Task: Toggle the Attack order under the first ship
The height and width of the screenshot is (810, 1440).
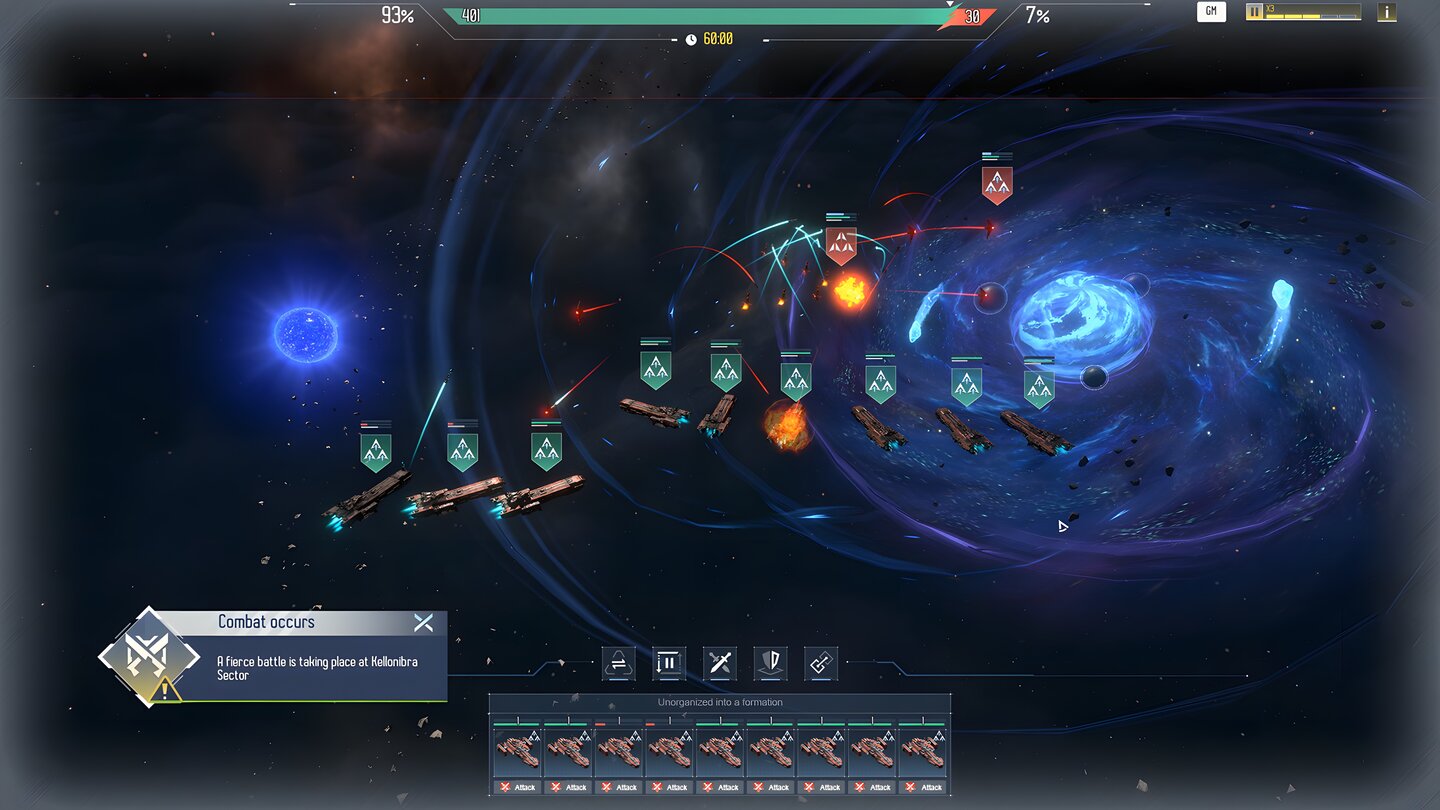Action: click(516, 787)
